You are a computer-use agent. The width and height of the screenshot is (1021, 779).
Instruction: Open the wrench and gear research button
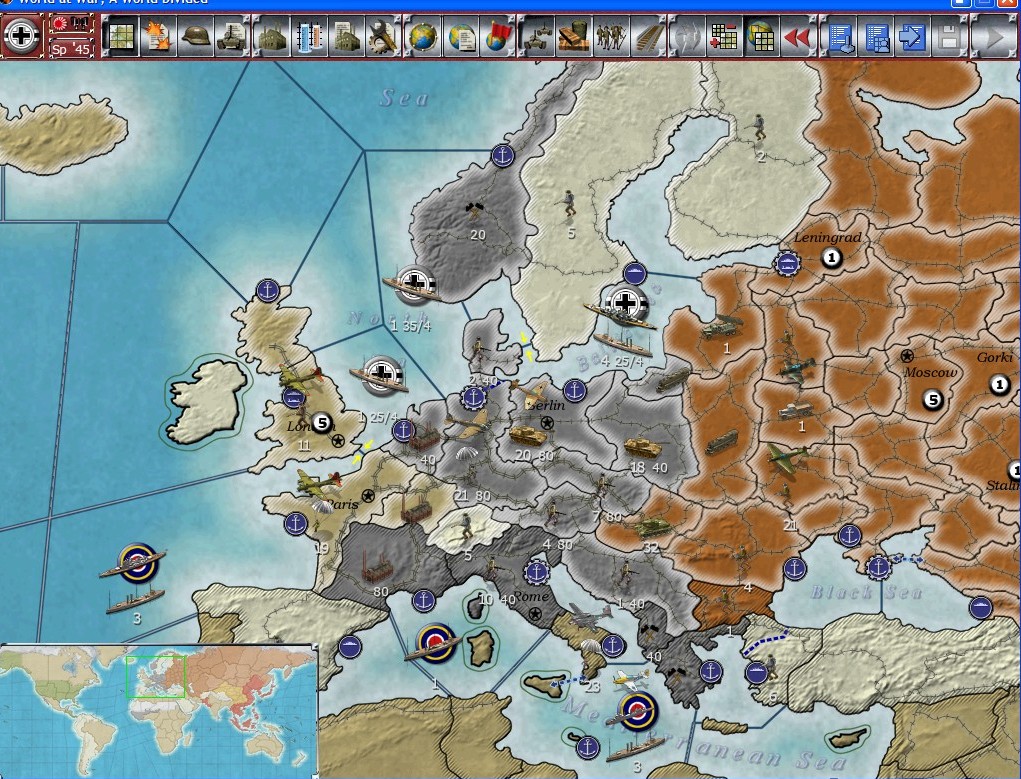pos(383,37)
